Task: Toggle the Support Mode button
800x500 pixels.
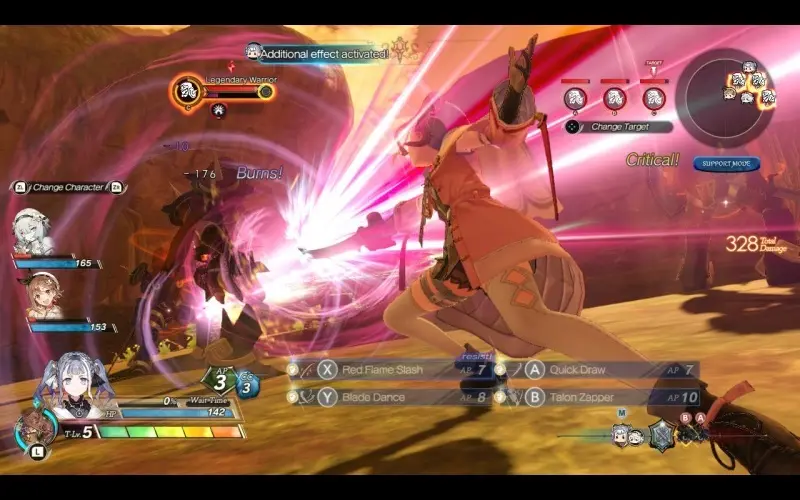Action: (726, 163)
